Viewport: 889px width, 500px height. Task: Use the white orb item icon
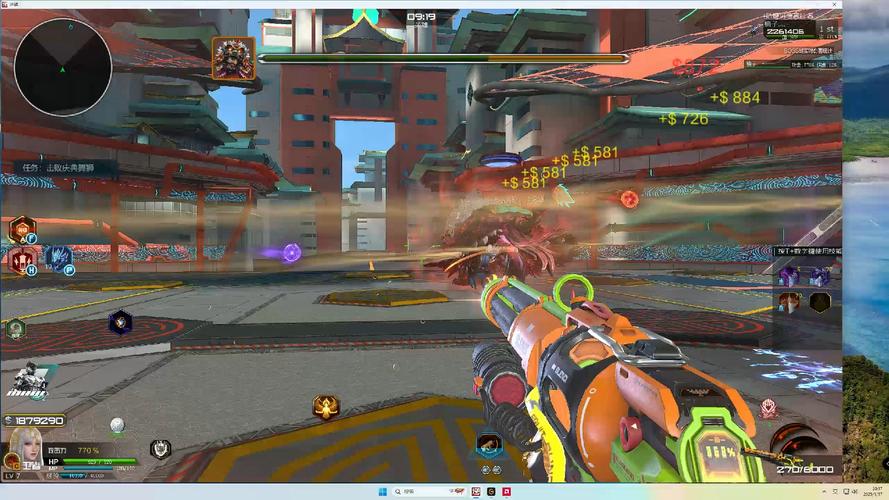click(117, 425)
